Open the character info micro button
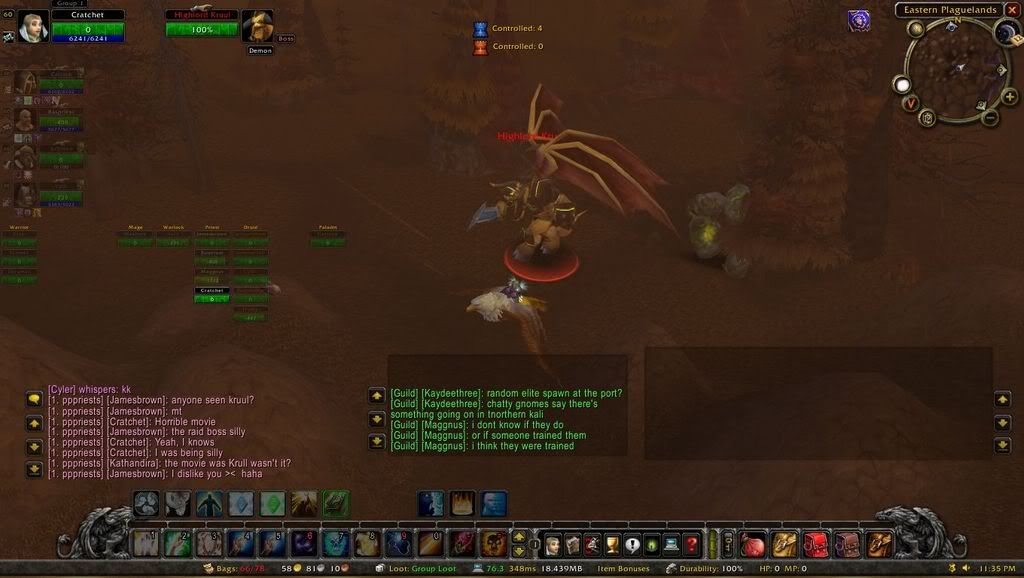The height and width of the screenshot is (578, 1024). (551, 544)
